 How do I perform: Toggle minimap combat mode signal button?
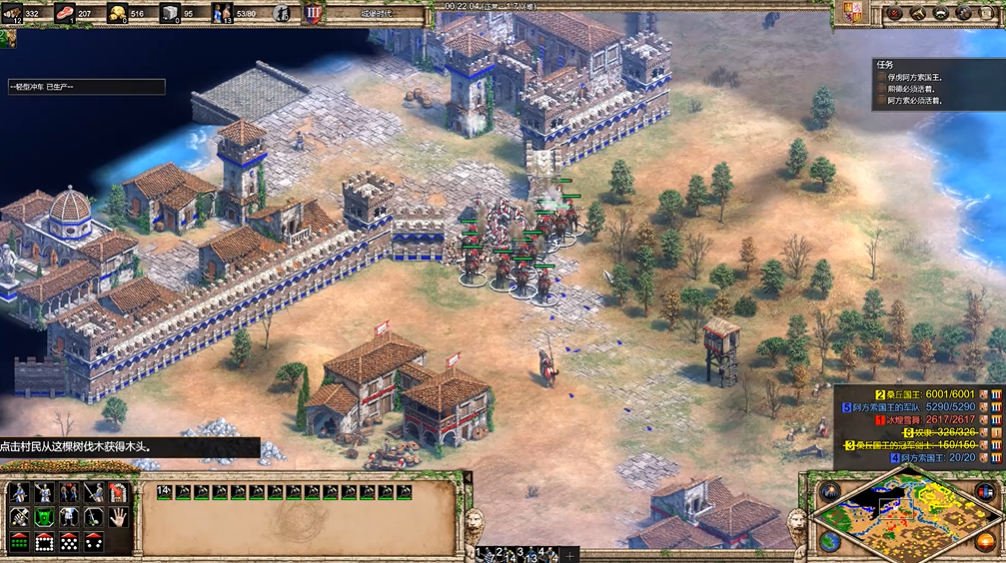(x=829, y=491)
